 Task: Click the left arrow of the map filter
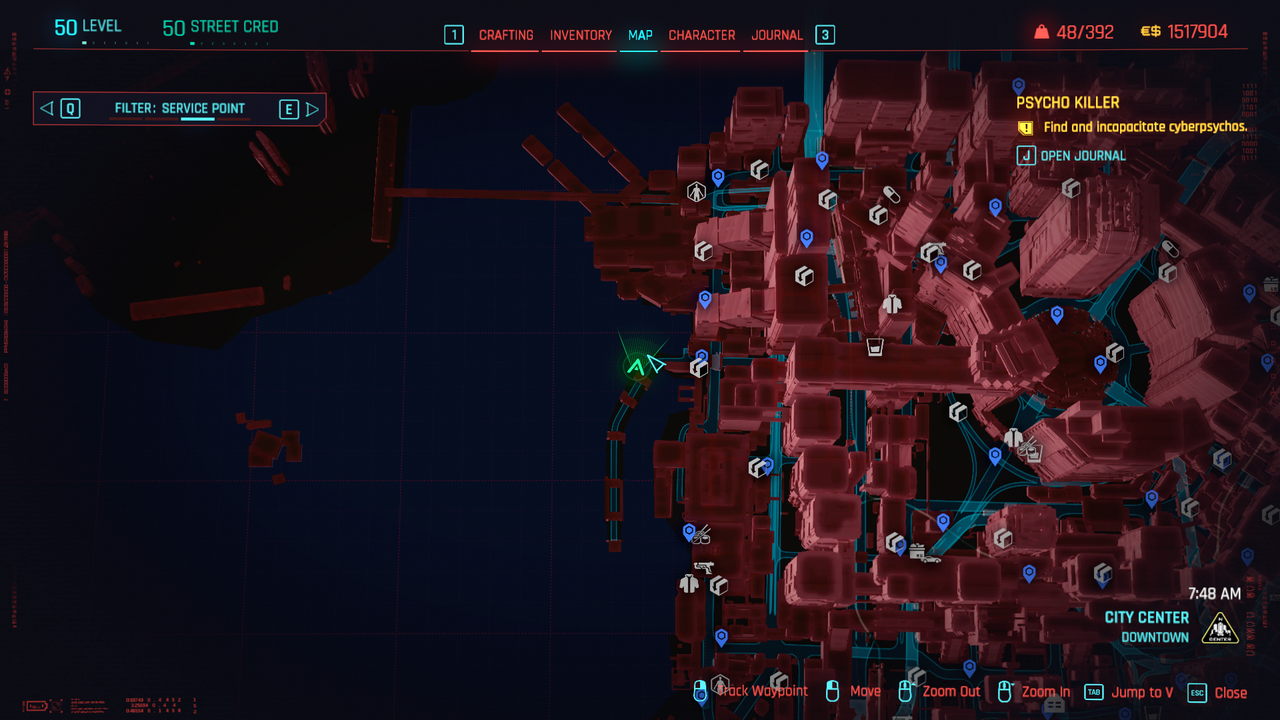click(46, 109)
